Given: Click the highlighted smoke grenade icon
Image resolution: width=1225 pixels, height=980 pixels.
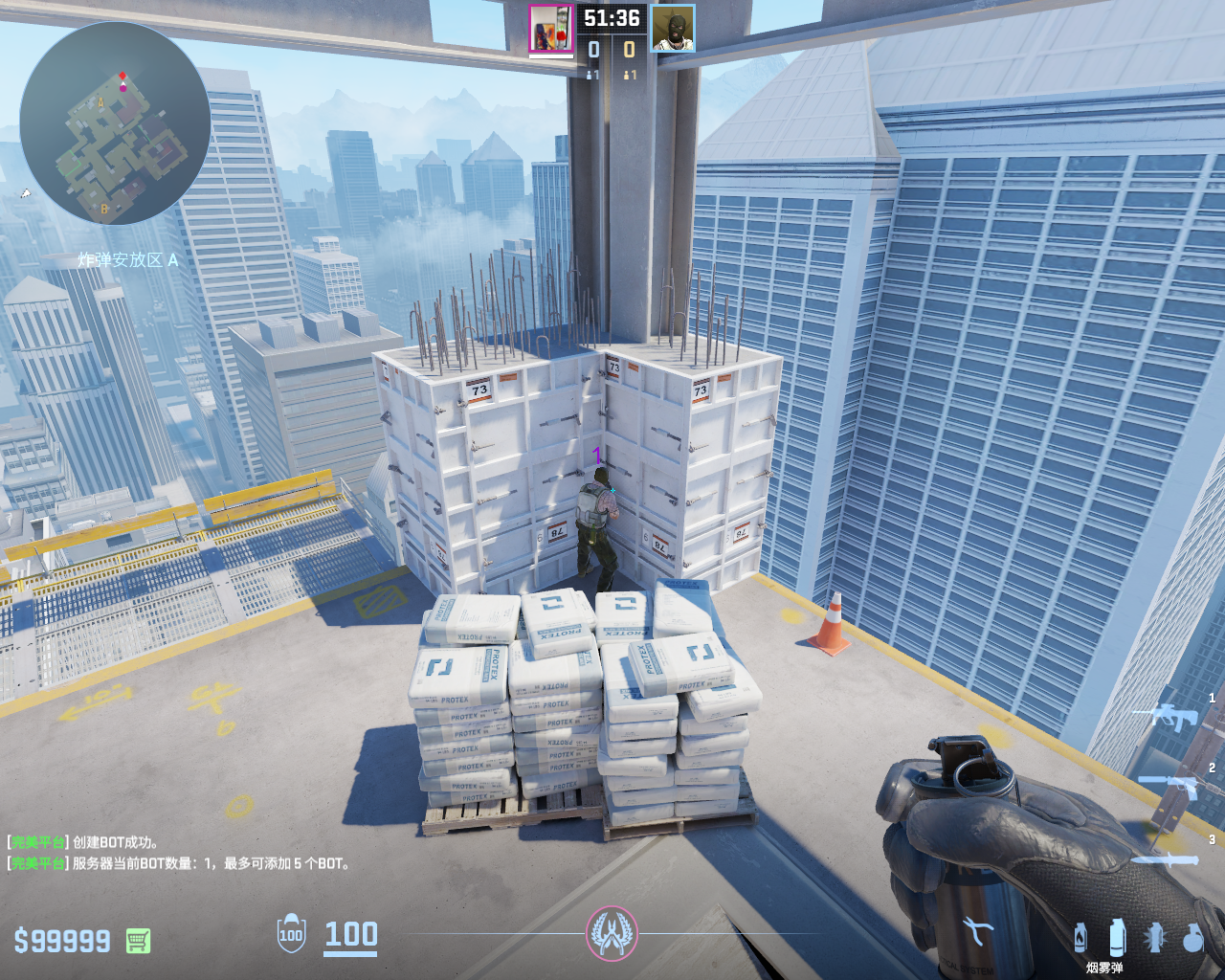Looking at the screenshot, I should [1117, 938].
